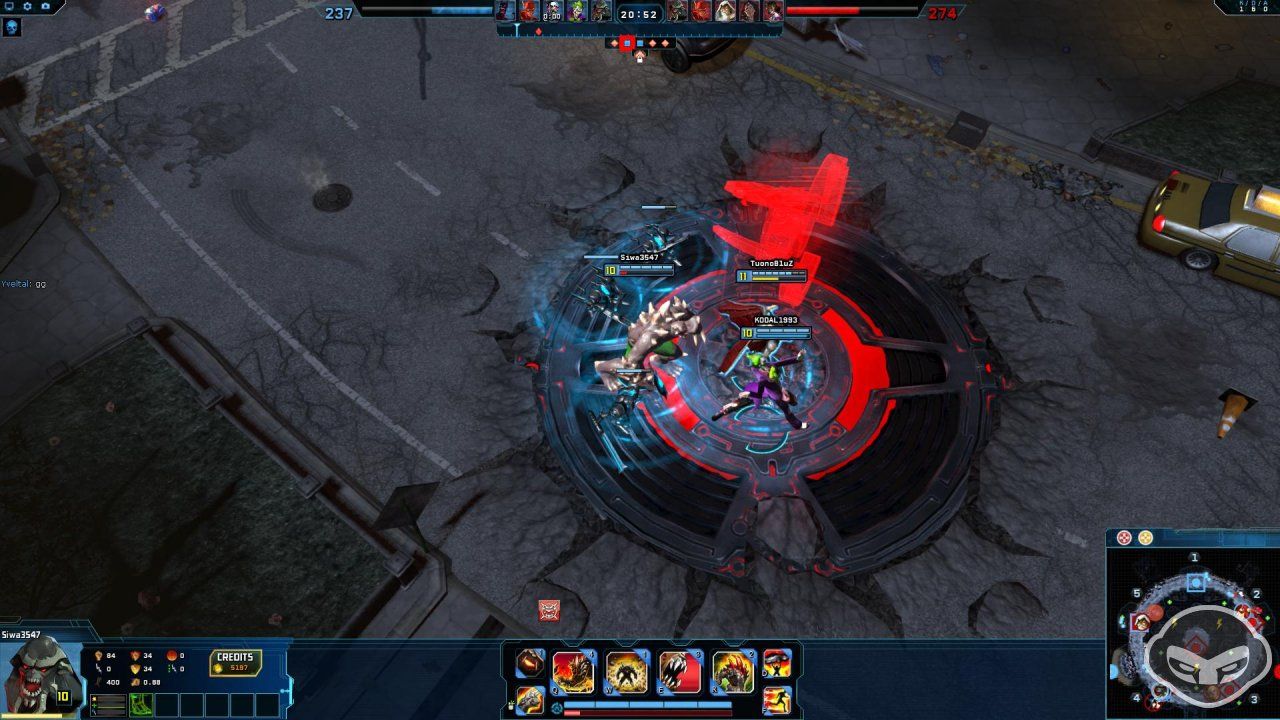Click the stat upgrade expander next to inventory
This screenshot has height=720, width=1280.
pyautogui.click(x=108, y=704)
